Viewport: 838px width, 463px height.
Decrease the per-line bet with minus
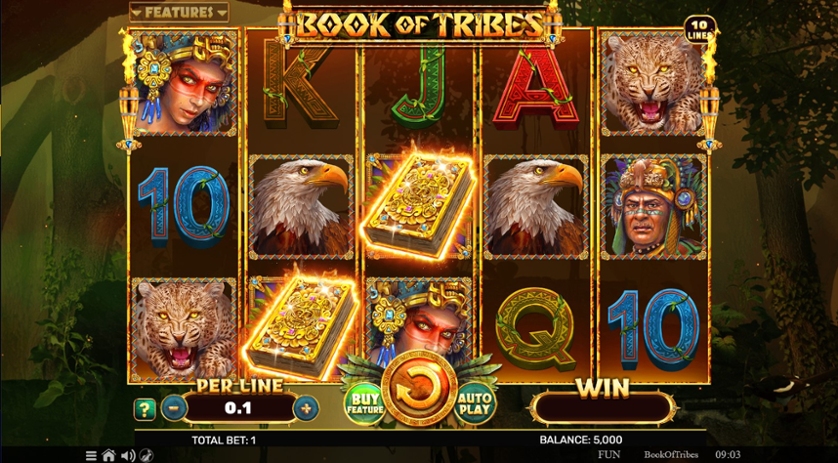(173, 408)
